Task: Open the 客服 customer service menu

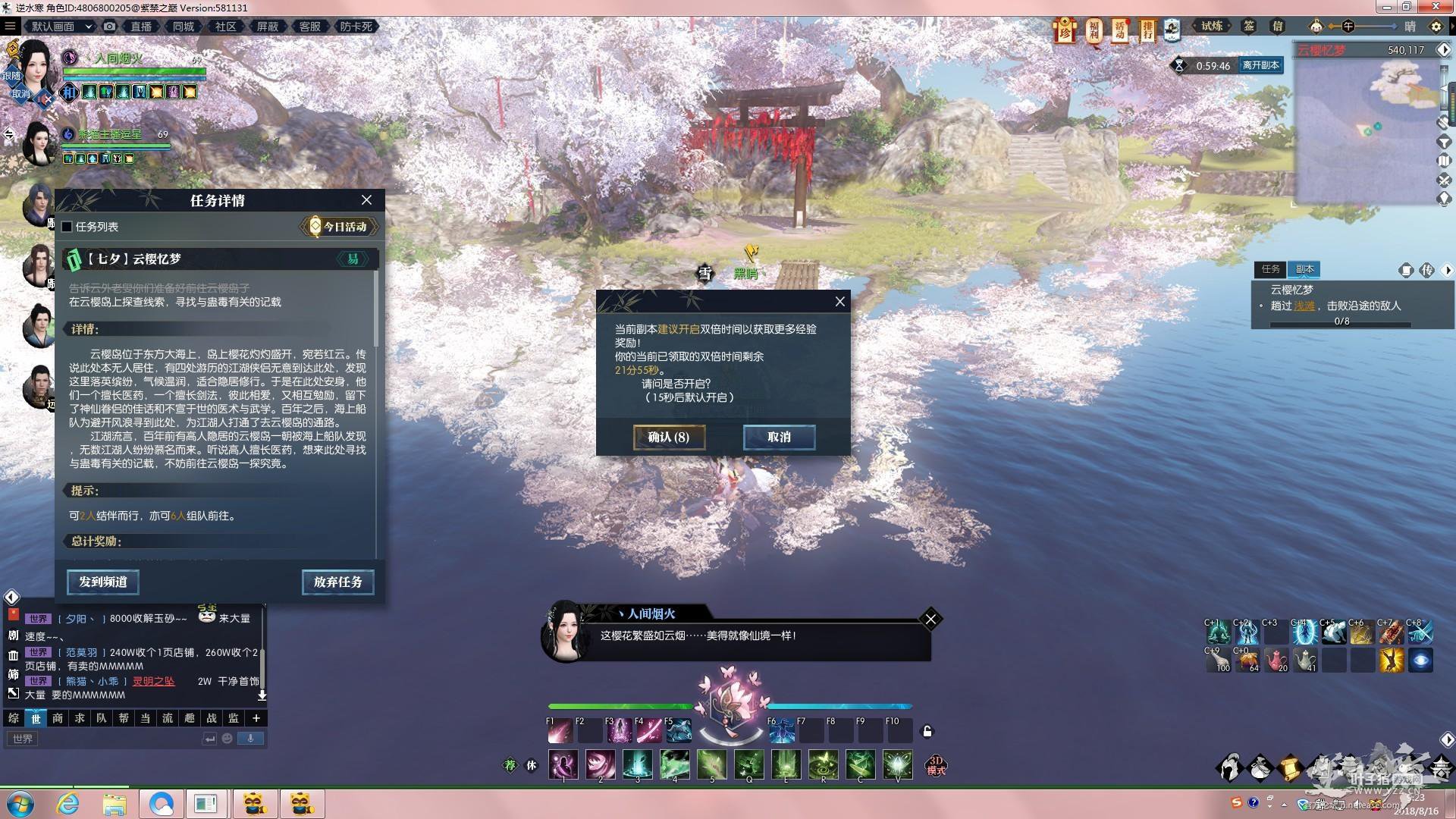Action: coord(309,27)
